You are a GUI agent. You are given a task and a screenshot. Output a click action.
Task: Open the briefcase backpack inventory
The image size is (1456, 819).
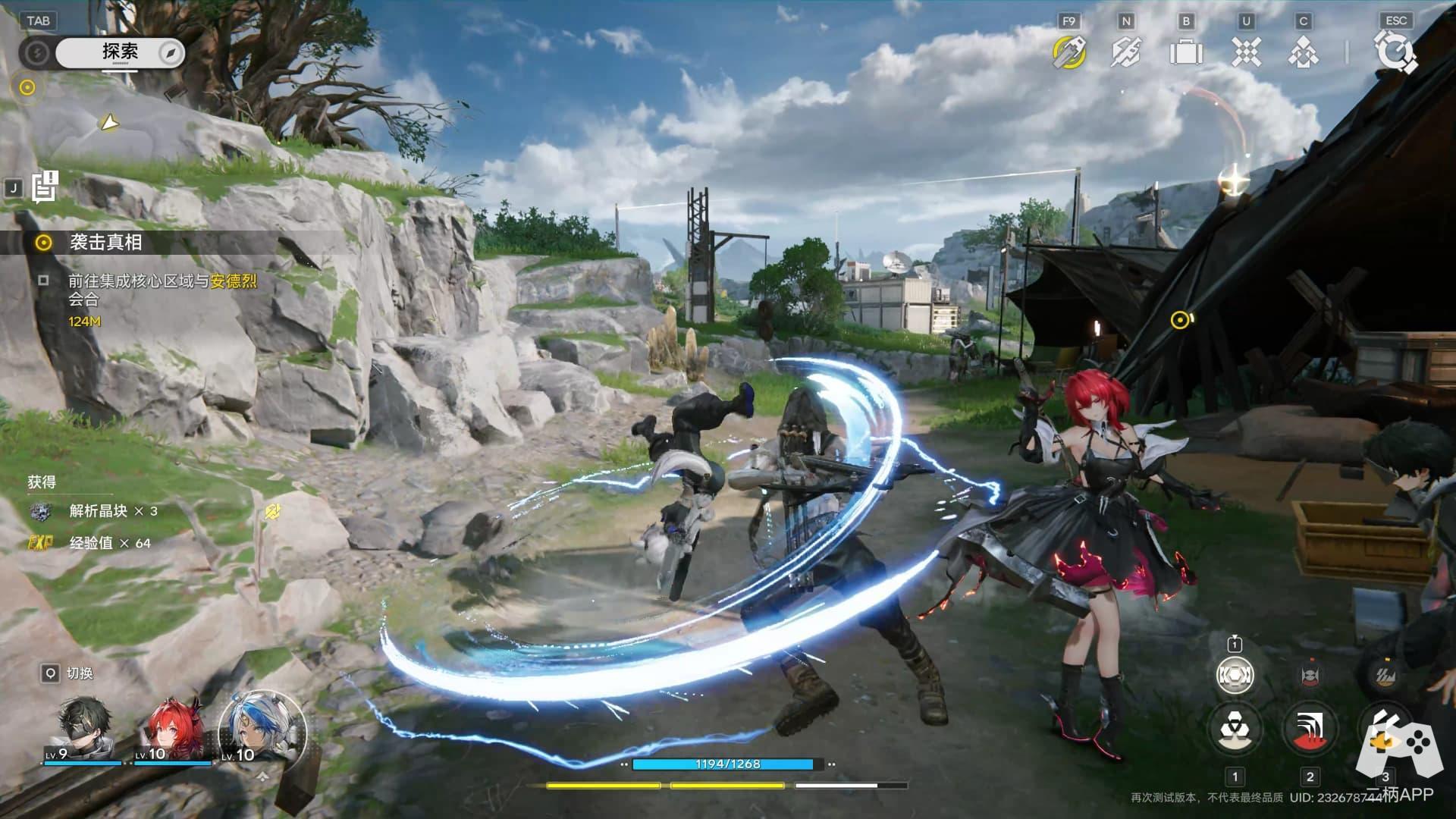[1186, 52]
